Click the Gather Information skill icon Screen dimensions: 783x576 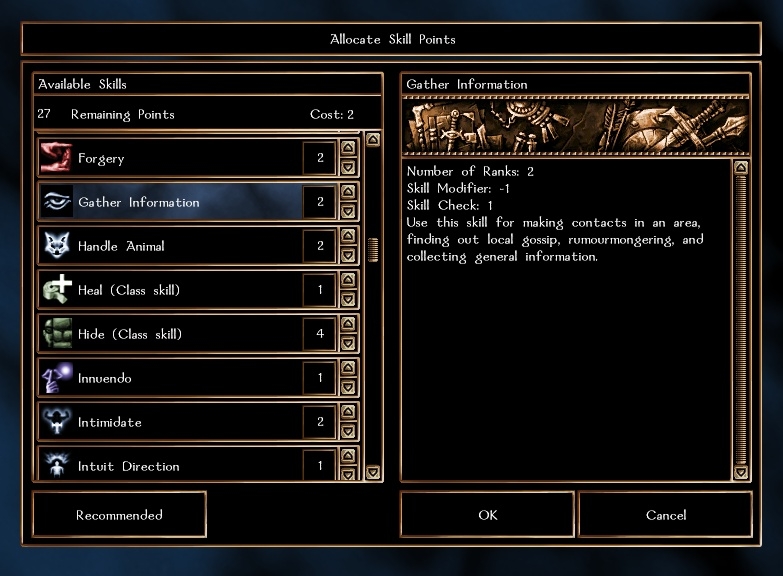click(56, 202)
